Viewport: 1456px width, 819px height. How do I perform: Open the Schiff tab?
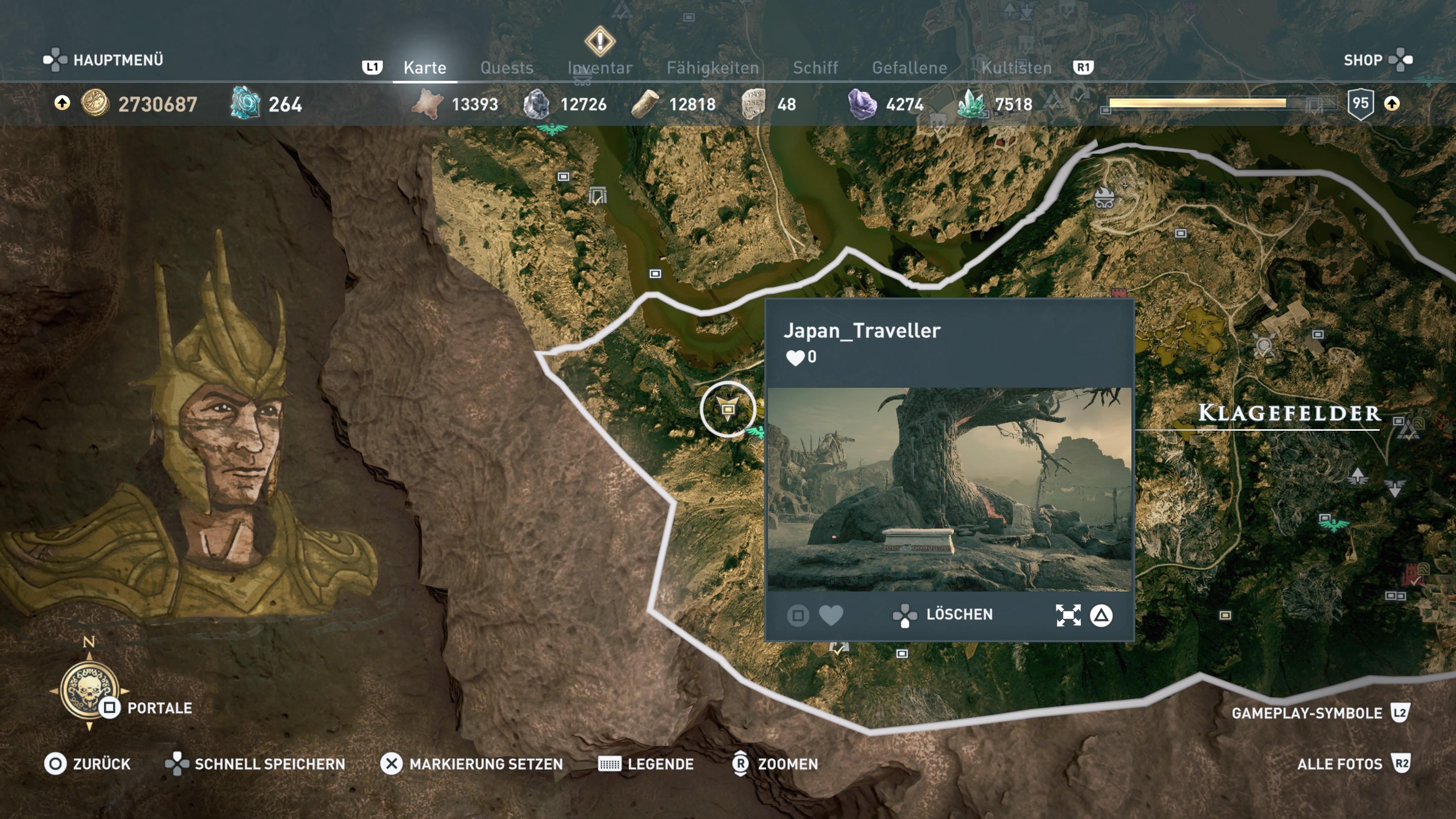click(x=815, y=68)
